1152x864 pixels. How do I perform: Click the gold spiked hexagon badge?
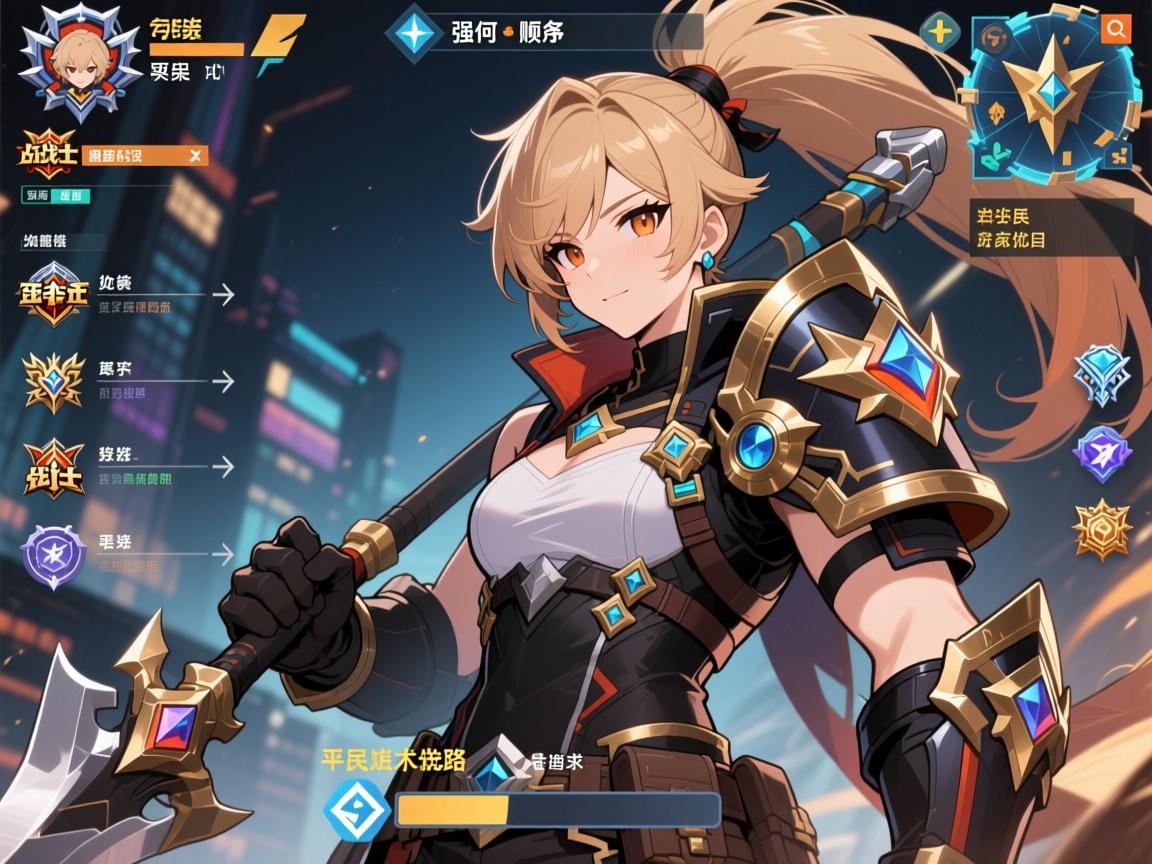click(1101, 529)
